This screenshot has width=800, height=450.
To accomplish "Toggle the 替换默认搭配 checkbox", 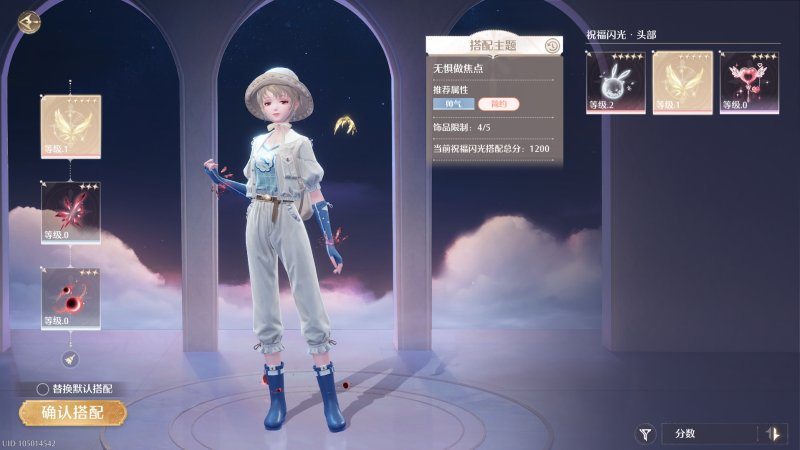I will tap(42, 388).
